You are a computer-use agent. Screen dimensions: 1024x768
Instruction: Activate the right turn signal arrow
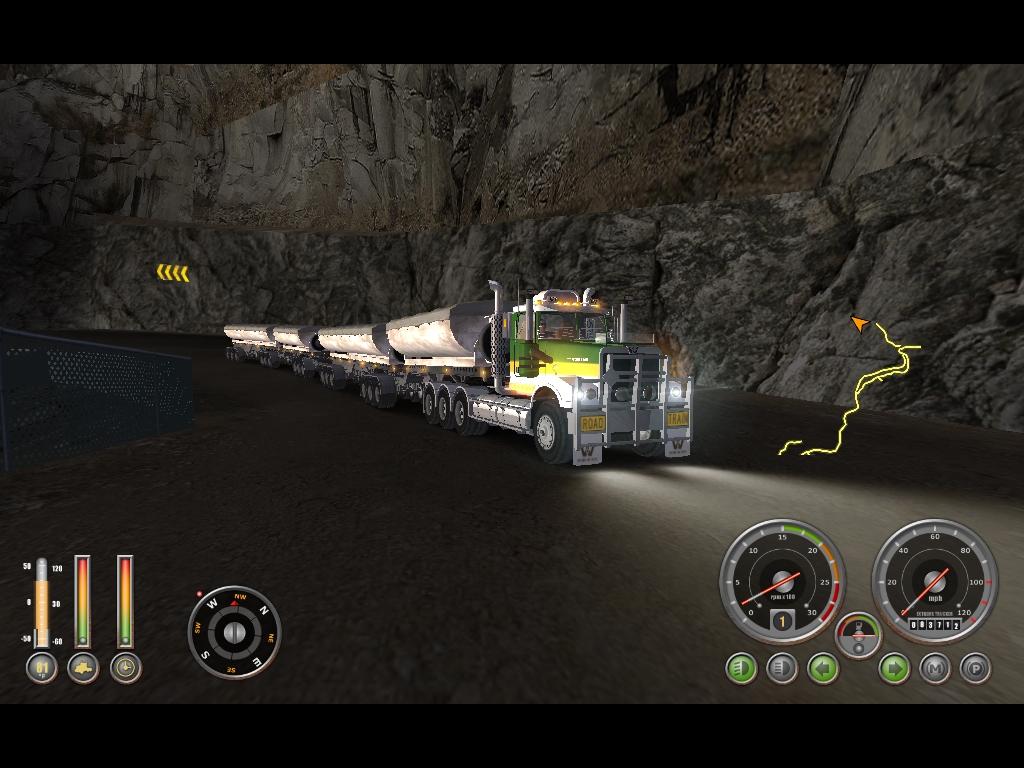pos(894,667)
